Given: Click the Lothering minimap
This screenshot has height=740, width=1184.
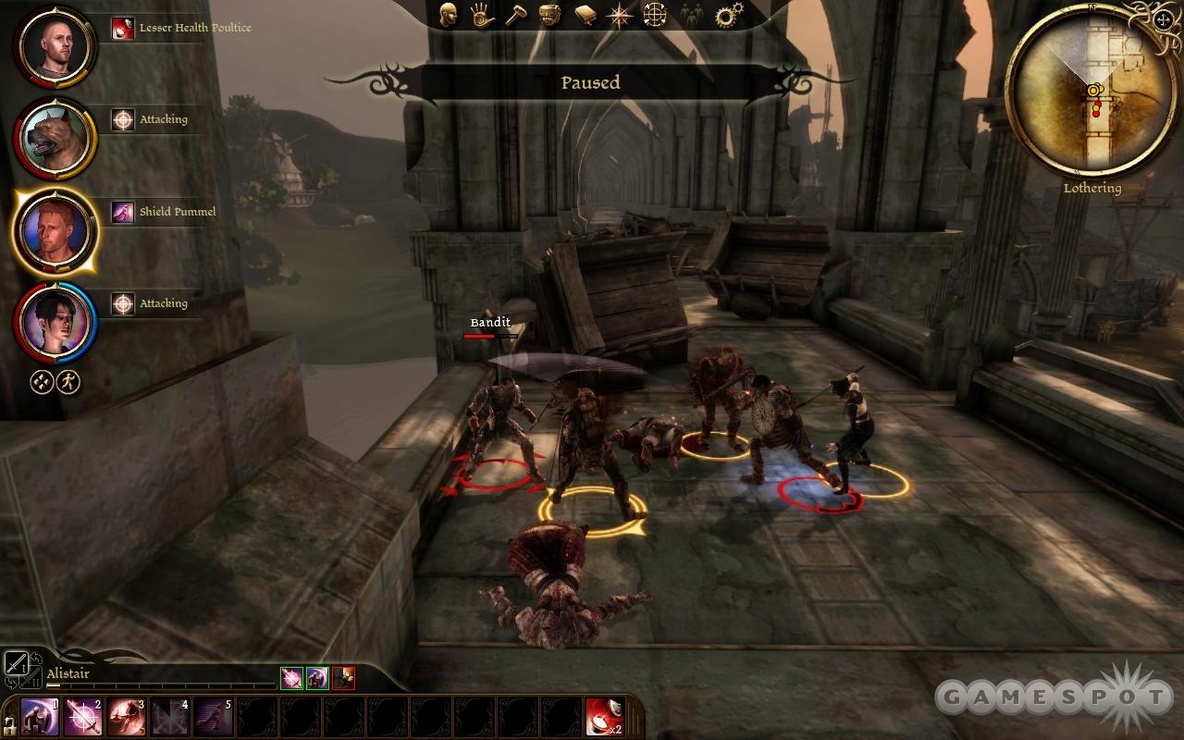Looking at the screenshot, I should [x=1092, y=89].
